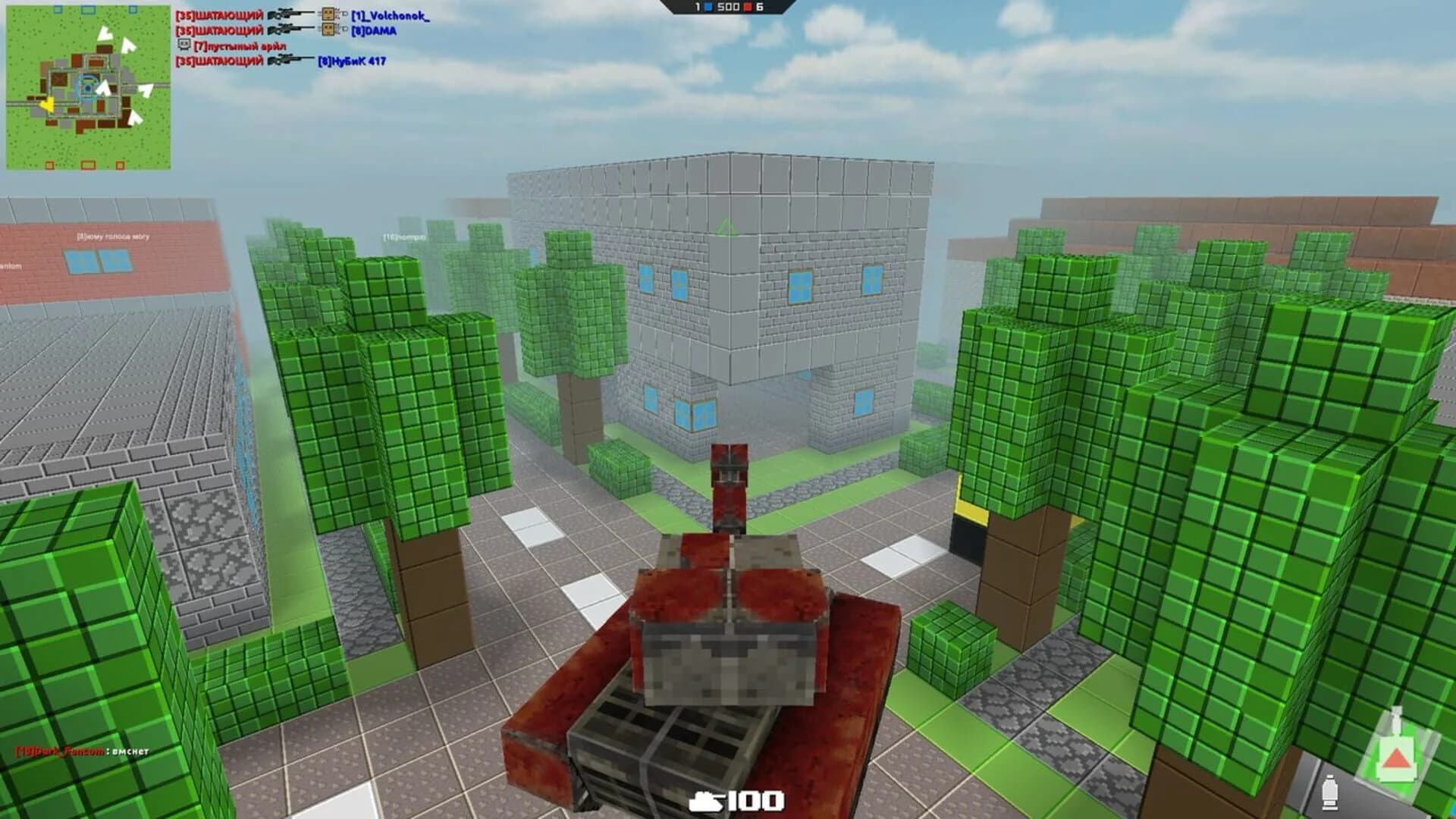This screenshot has width=1456, height=819.
Task: Click the sniper rifle icon in the top kill feed row
Action: (x=289, y=14)
